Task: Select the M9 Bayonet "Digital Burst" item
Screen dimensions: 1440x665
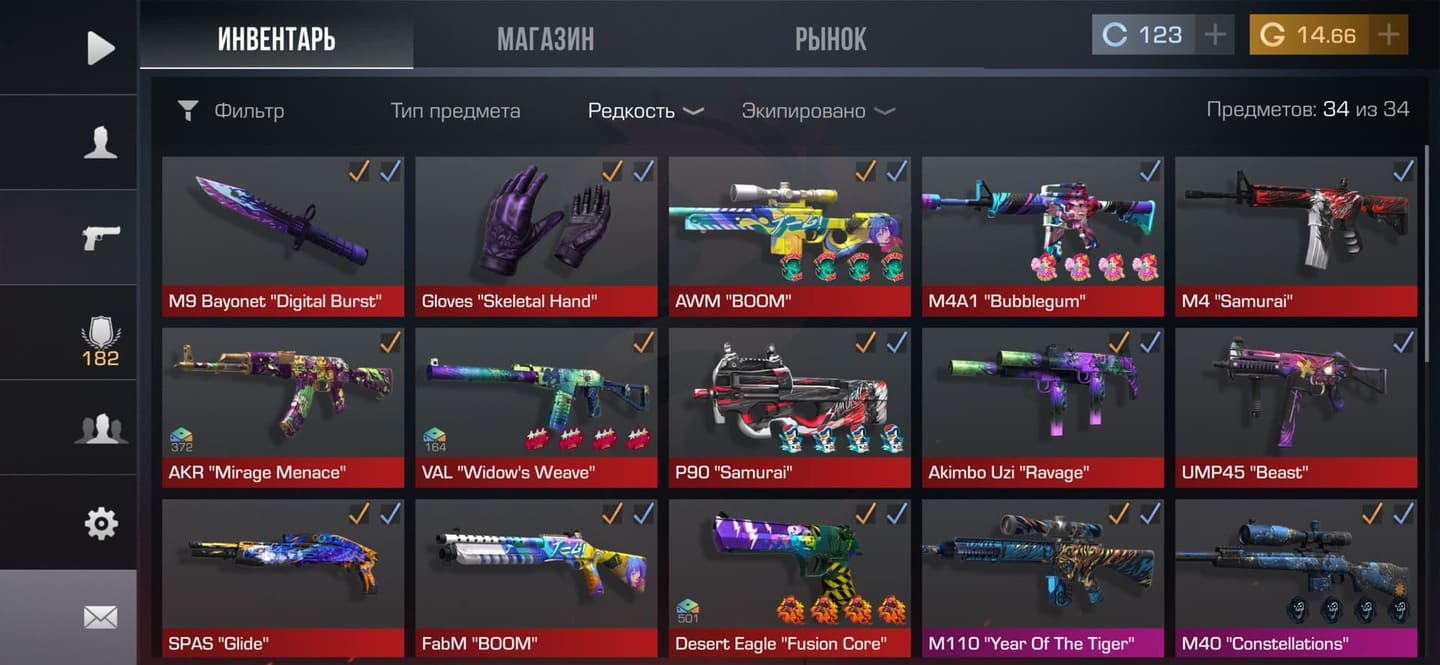Action: coord(283,236)
